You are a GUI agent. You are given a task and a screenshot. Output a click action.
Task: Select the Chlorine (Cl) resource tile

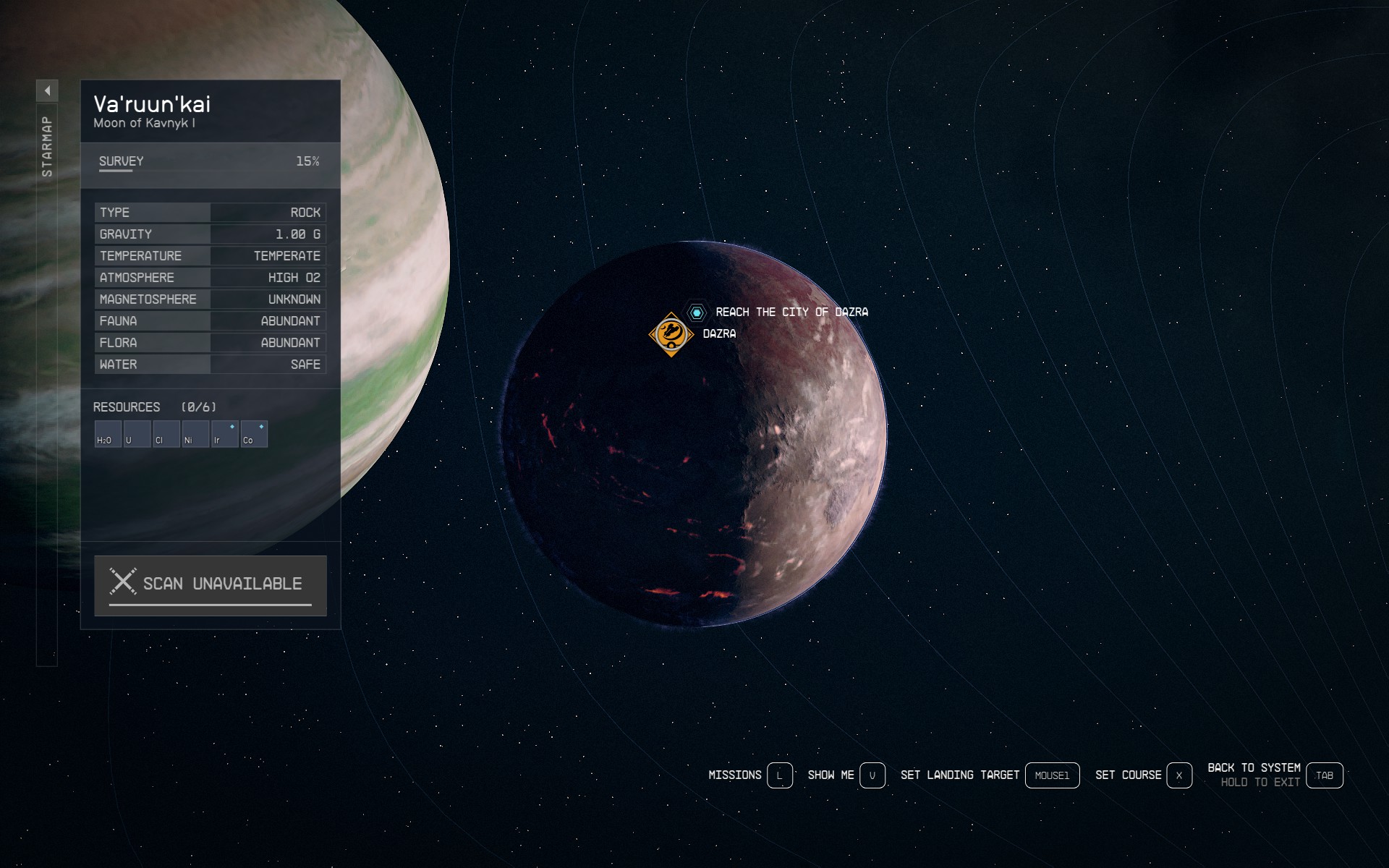click(166, 434)
